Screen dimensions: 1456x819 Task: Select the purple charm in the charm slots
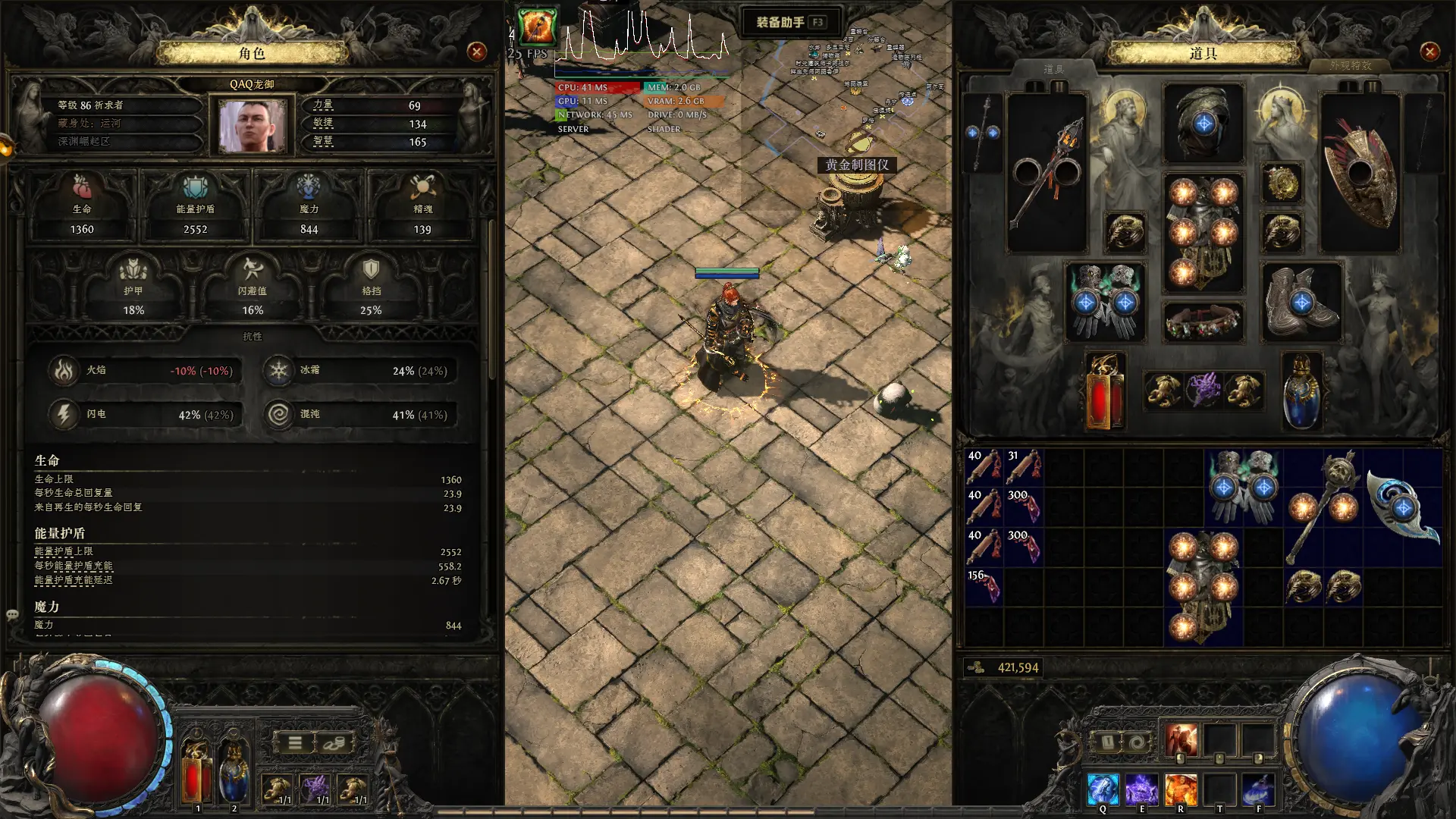click(x=1203, y=391)
